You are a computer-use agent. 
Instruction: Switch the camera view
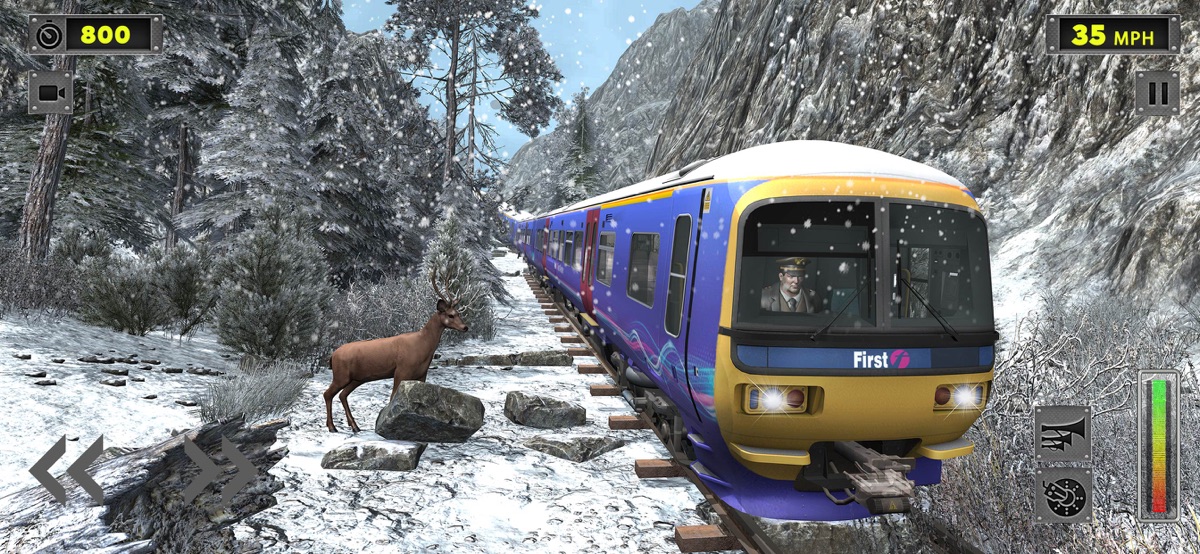50,93
